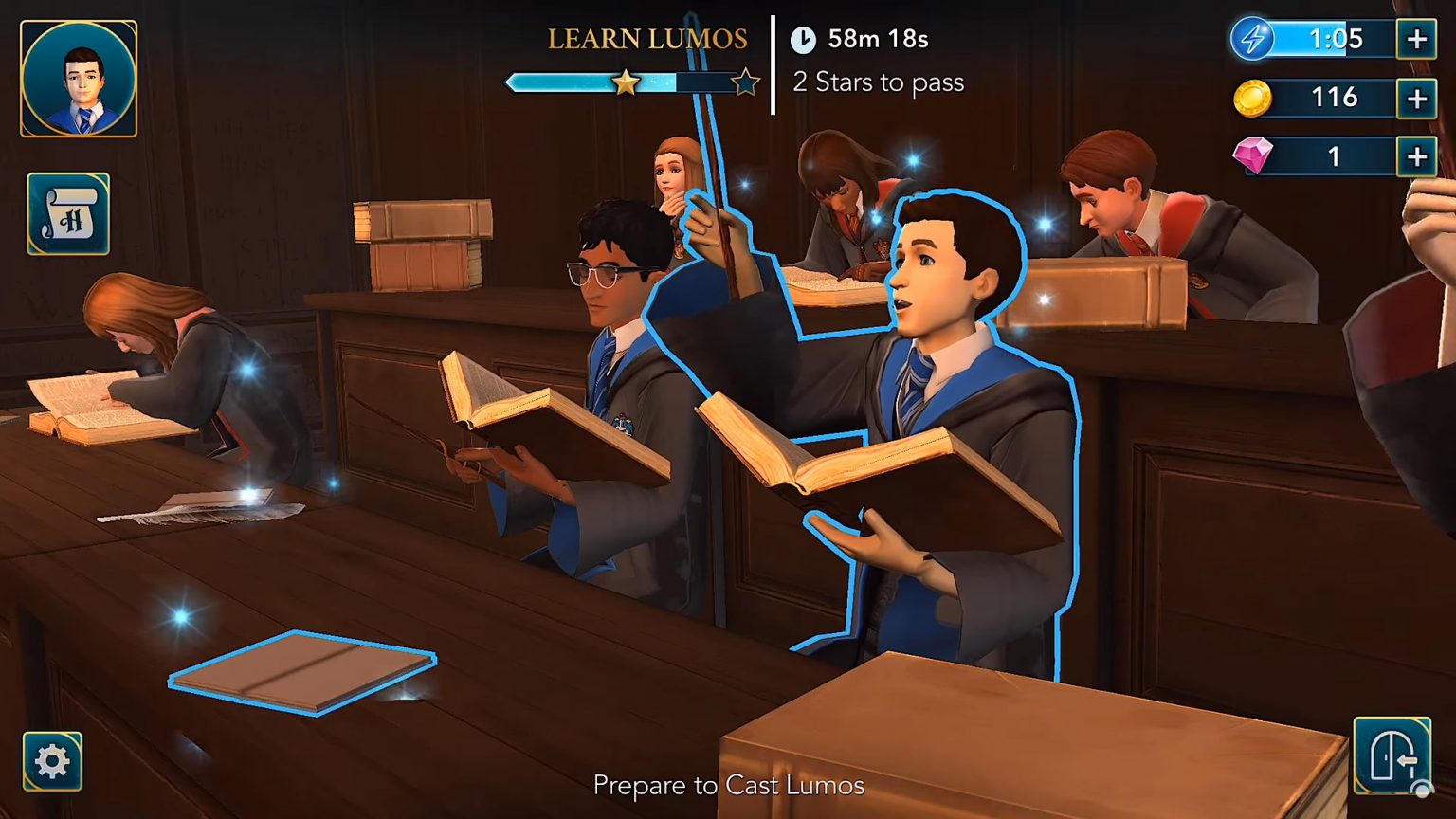The width and height of the screenshot is (1456, 819).
Task: Click the LEARN LUMOS lesson title
Action: click(647, 40)
